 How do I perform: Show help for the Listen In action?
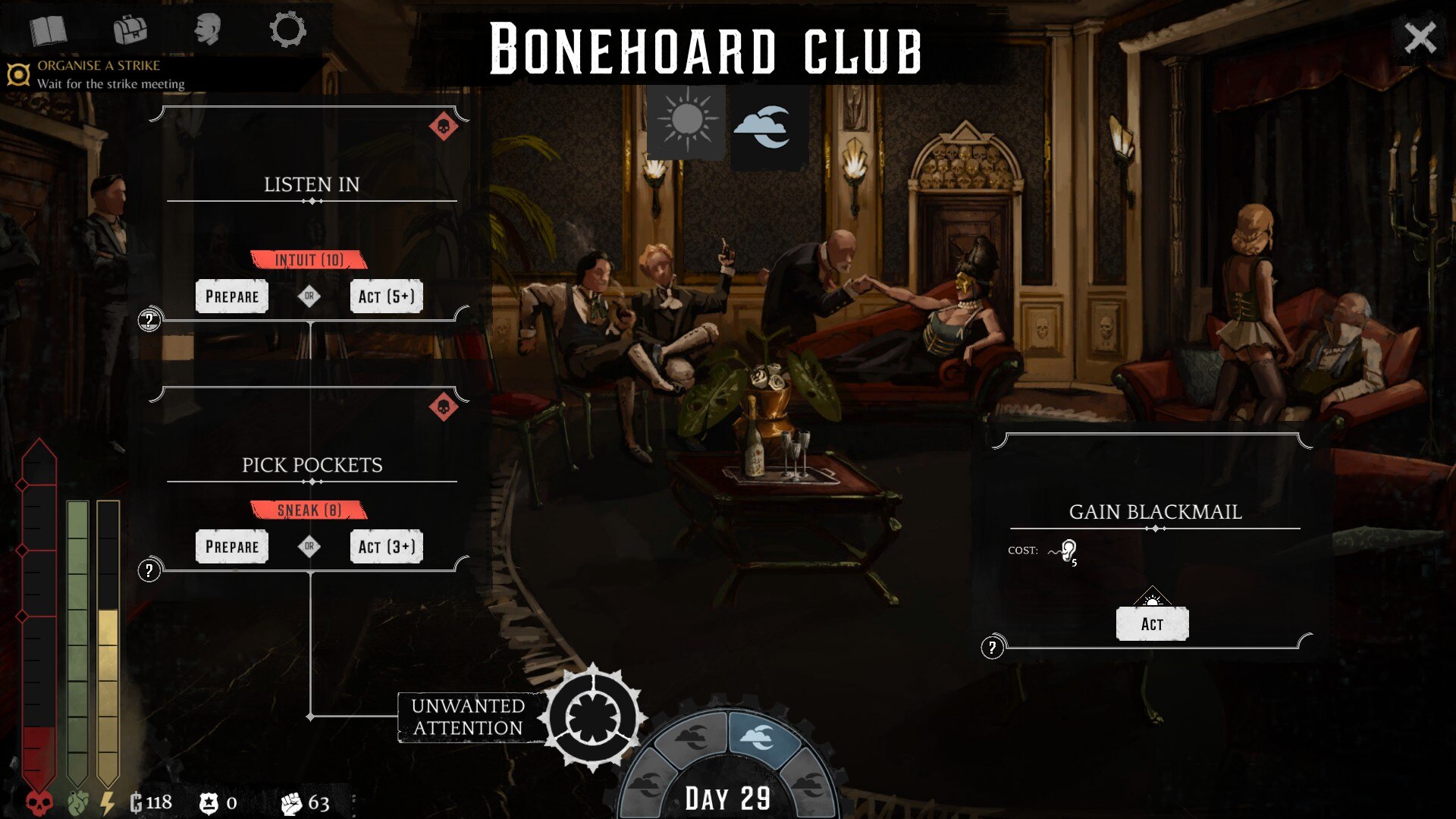(149, 320)
